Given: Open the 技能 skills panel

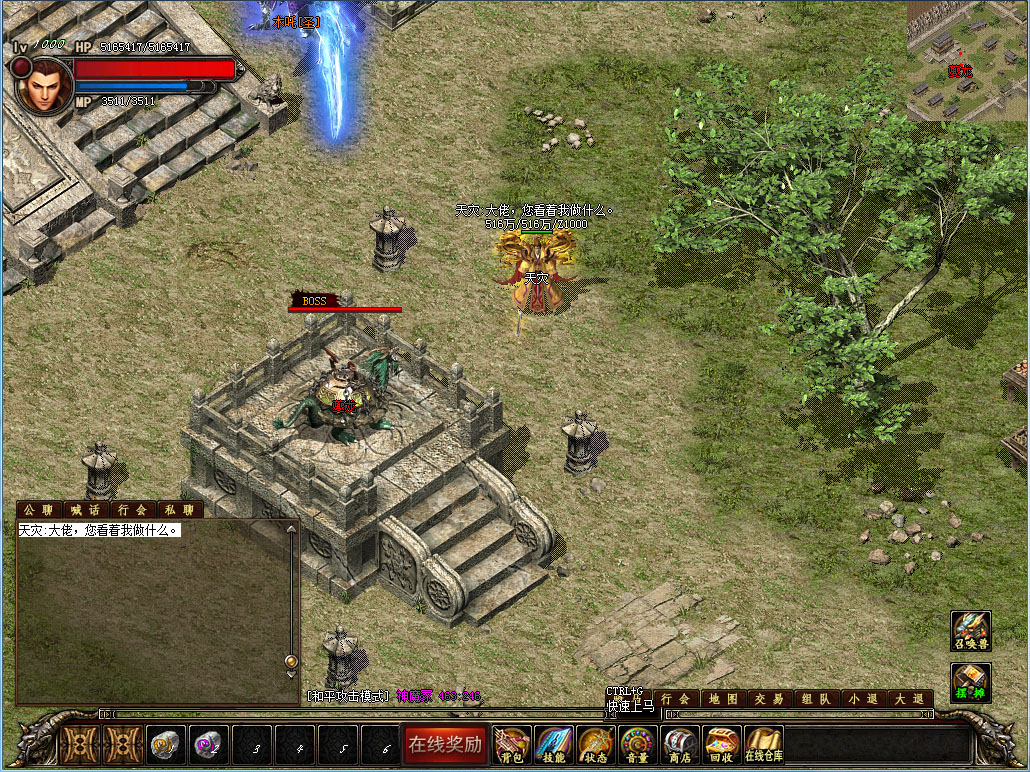Looking at the screenshot, I should point(554,744).
